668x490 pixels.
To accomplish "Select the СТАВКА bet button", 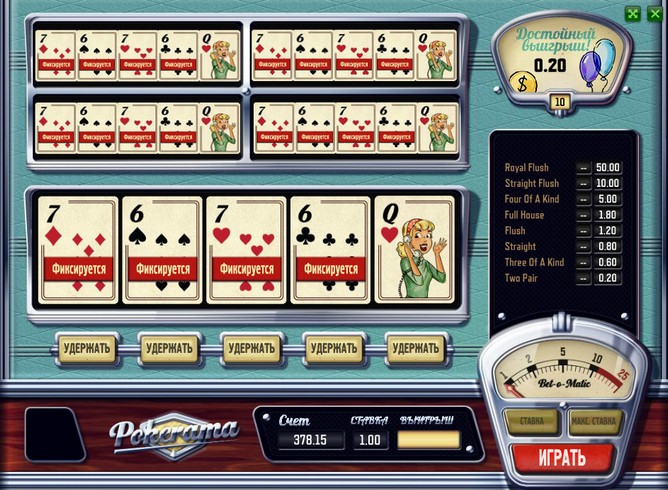I will coord(532,421).
